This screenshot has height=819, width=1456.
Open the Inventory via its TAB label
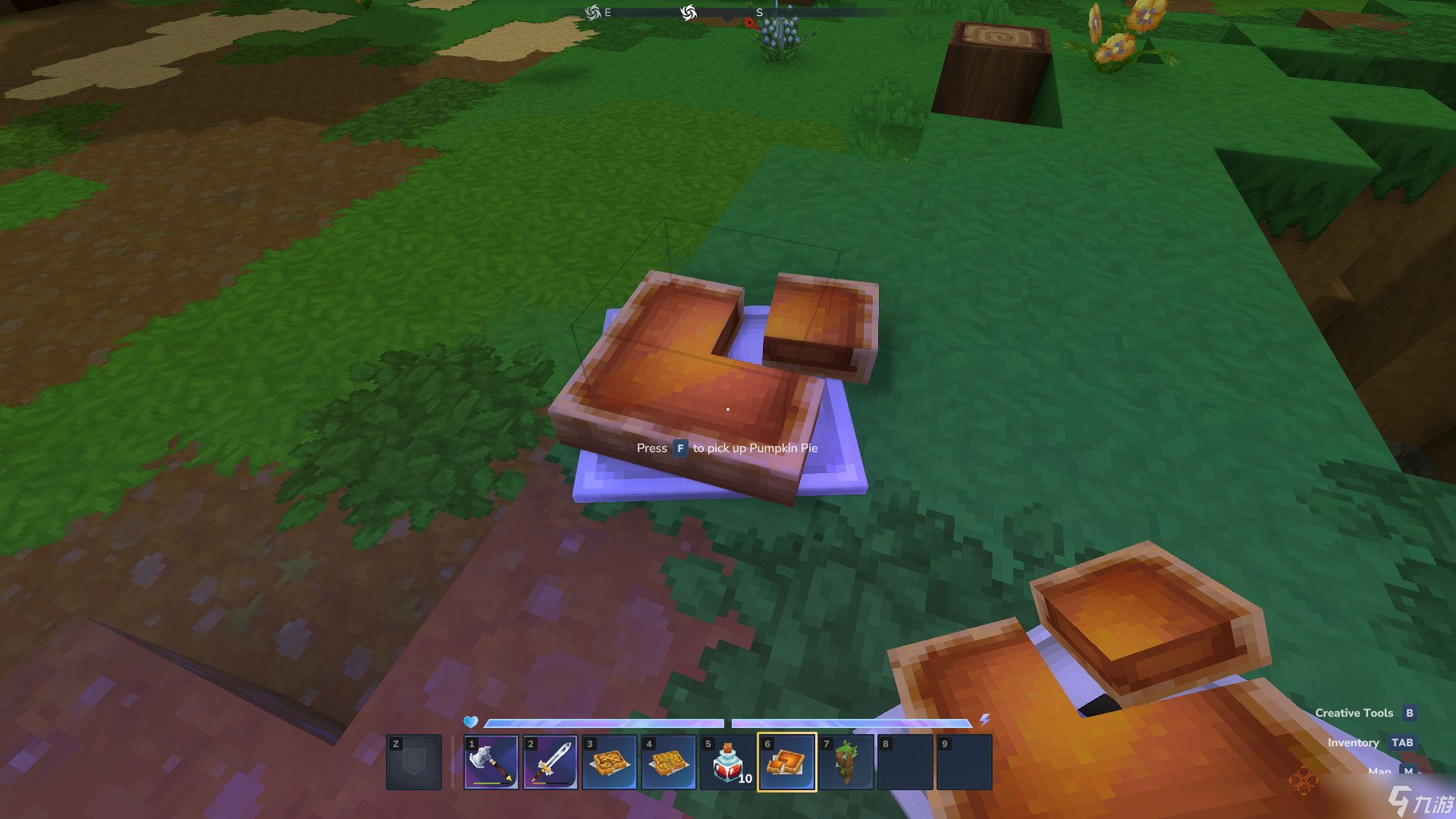1404,743
